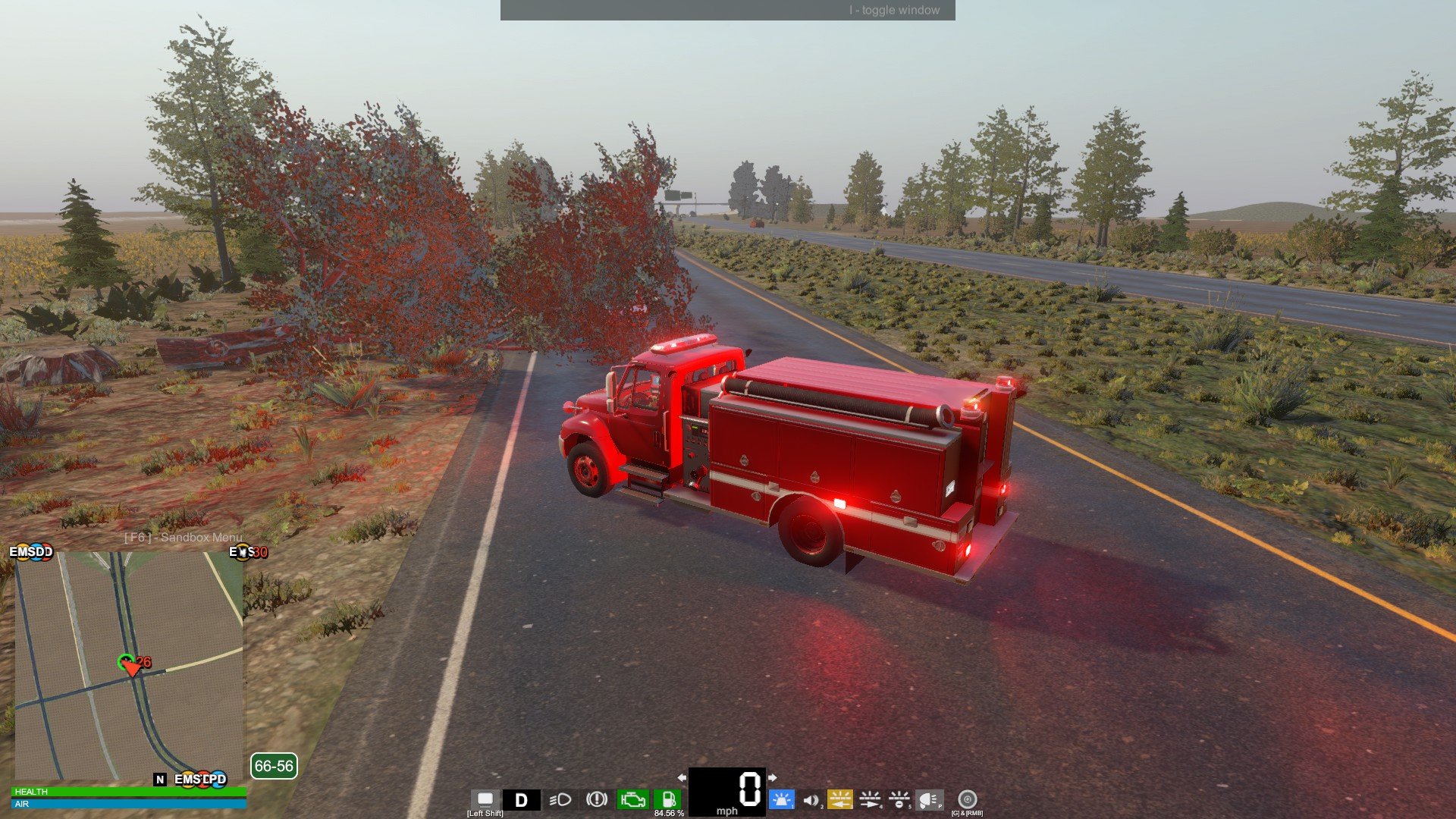Image resolution: width=1456 pixels, height=819 pixels.
Task: Click the green fuel pump icon
Action: coord(668,799)
